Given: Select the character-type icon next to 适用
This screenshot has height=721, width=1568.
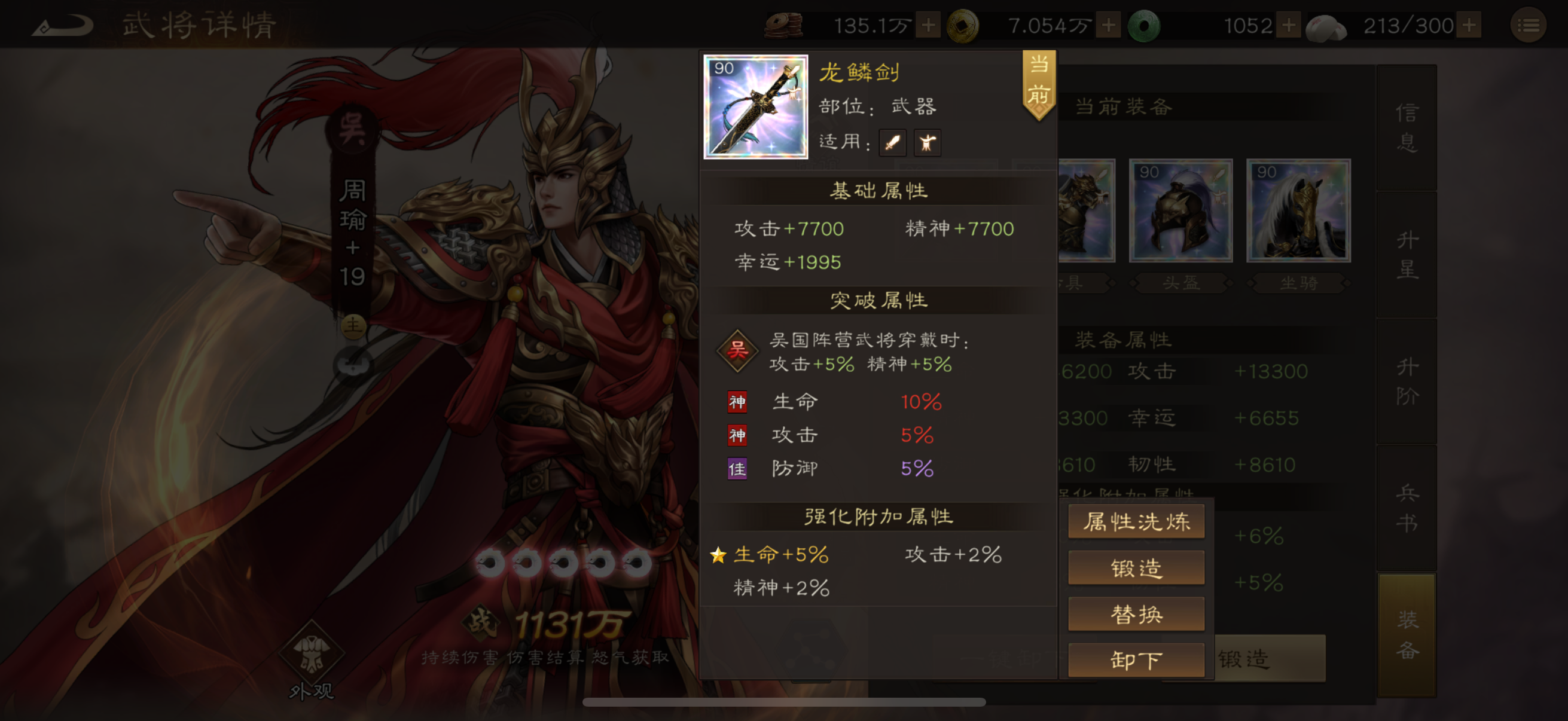Looking at the screenshot, I should pos(927,142).
